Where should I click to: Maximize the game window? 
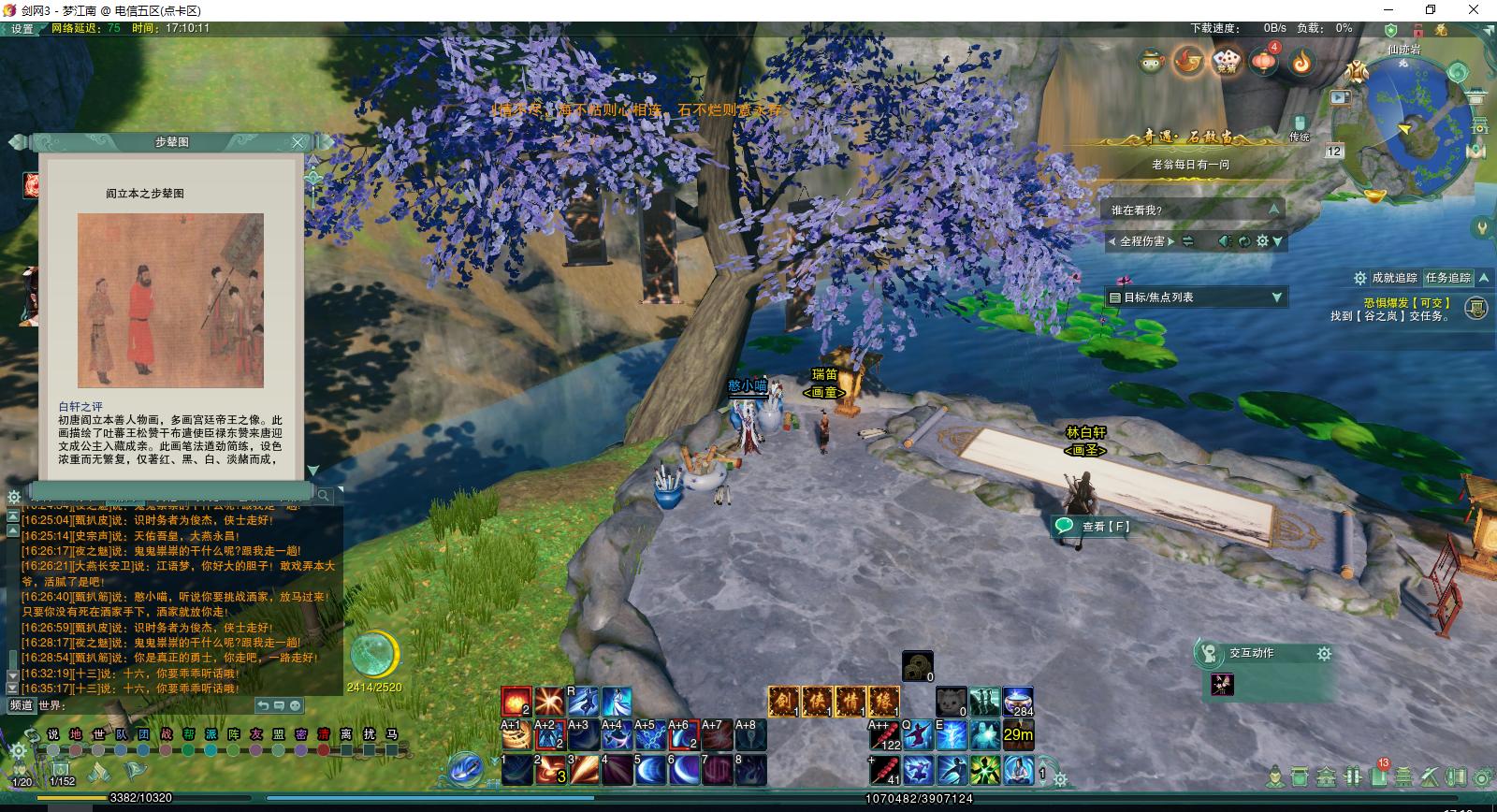[1431, 9]
